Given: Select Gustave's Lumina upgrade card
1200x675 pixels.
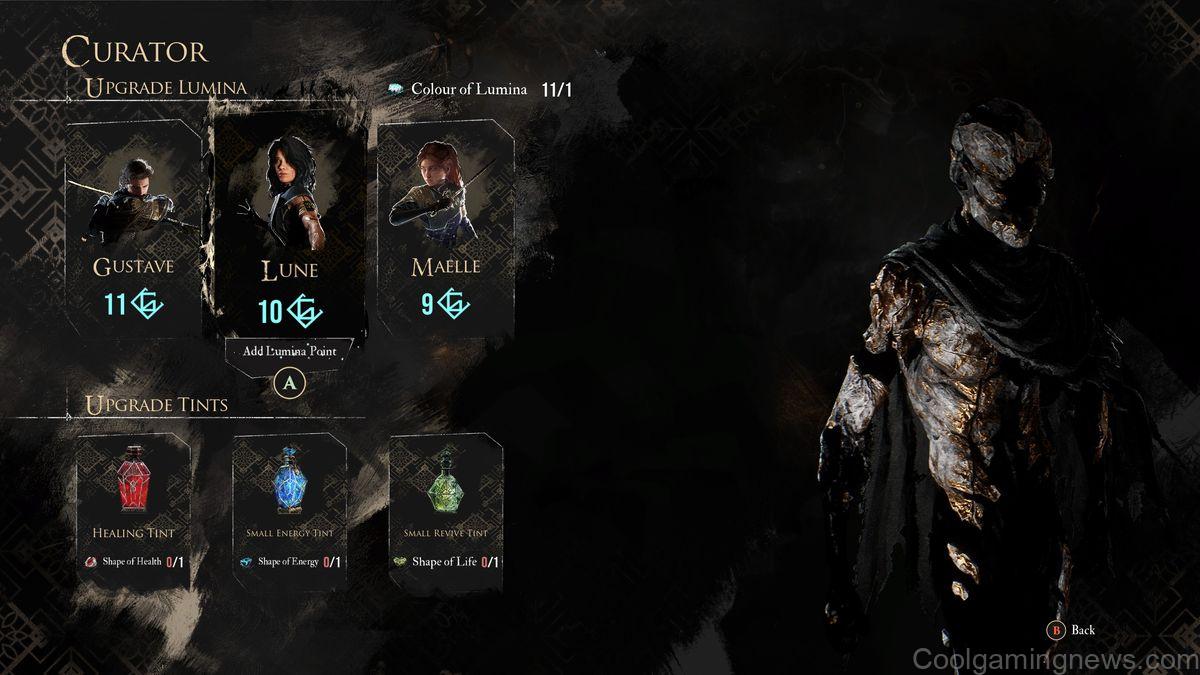Looking at the screenshot, I should 133,228.
